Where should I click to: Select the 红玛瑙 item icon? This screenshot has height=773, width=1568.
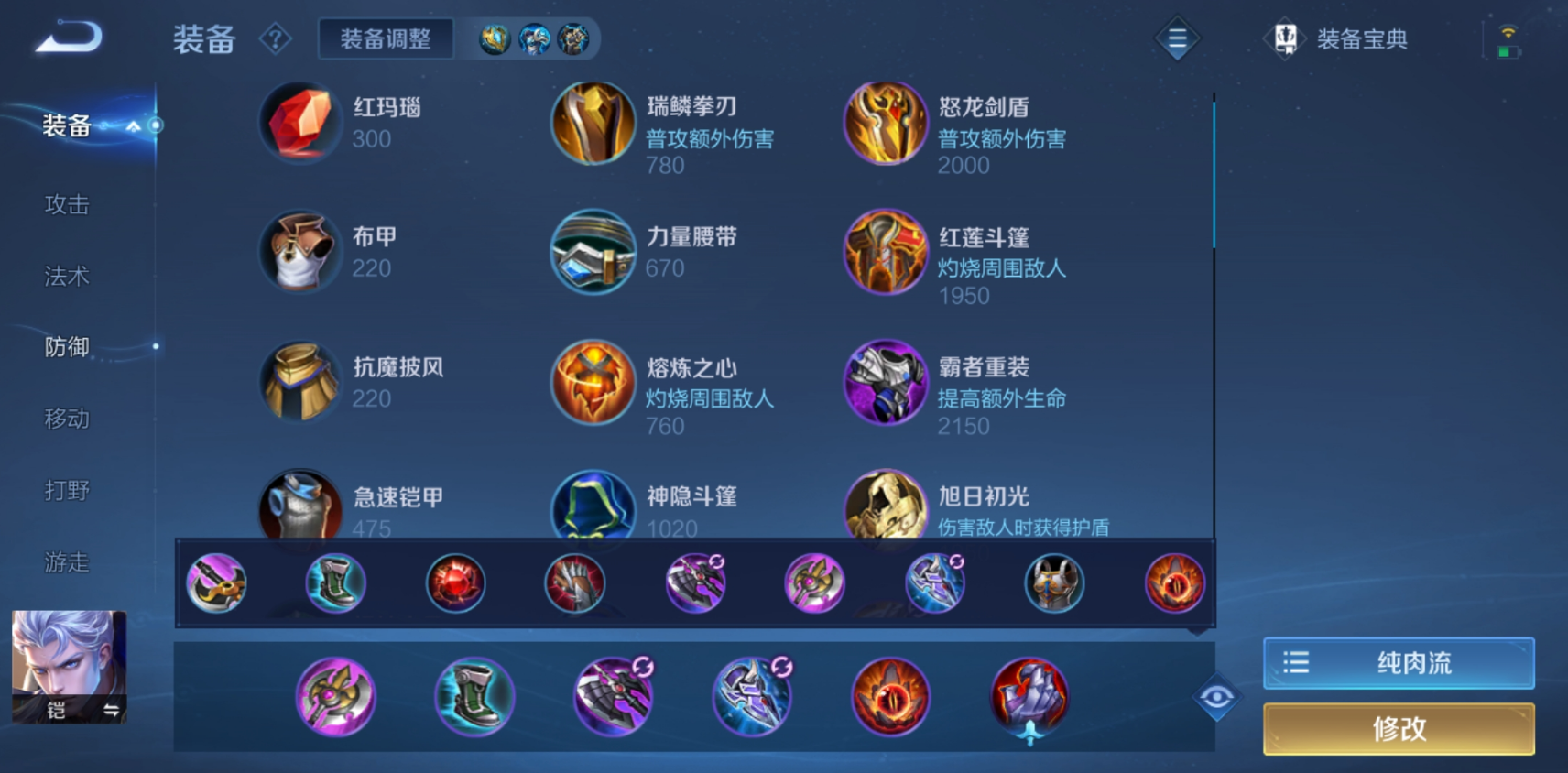pyautogui.click(x=299, y=123)
